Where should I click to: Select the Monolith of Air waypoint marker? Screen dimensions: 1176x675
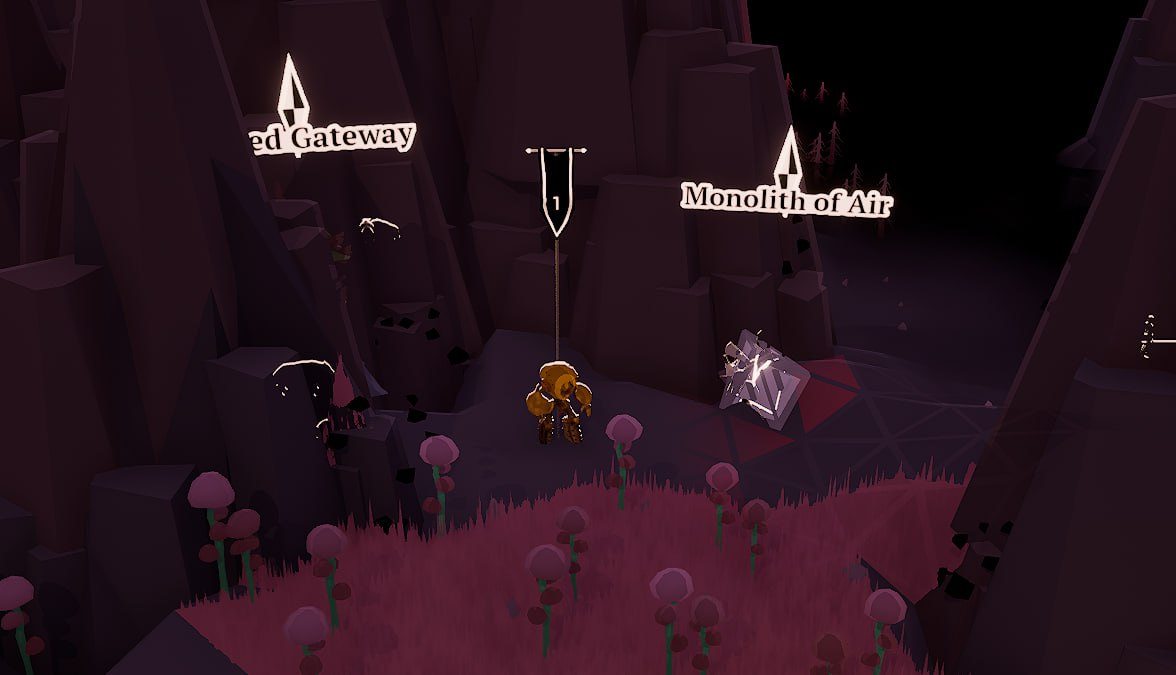(789, 156)
